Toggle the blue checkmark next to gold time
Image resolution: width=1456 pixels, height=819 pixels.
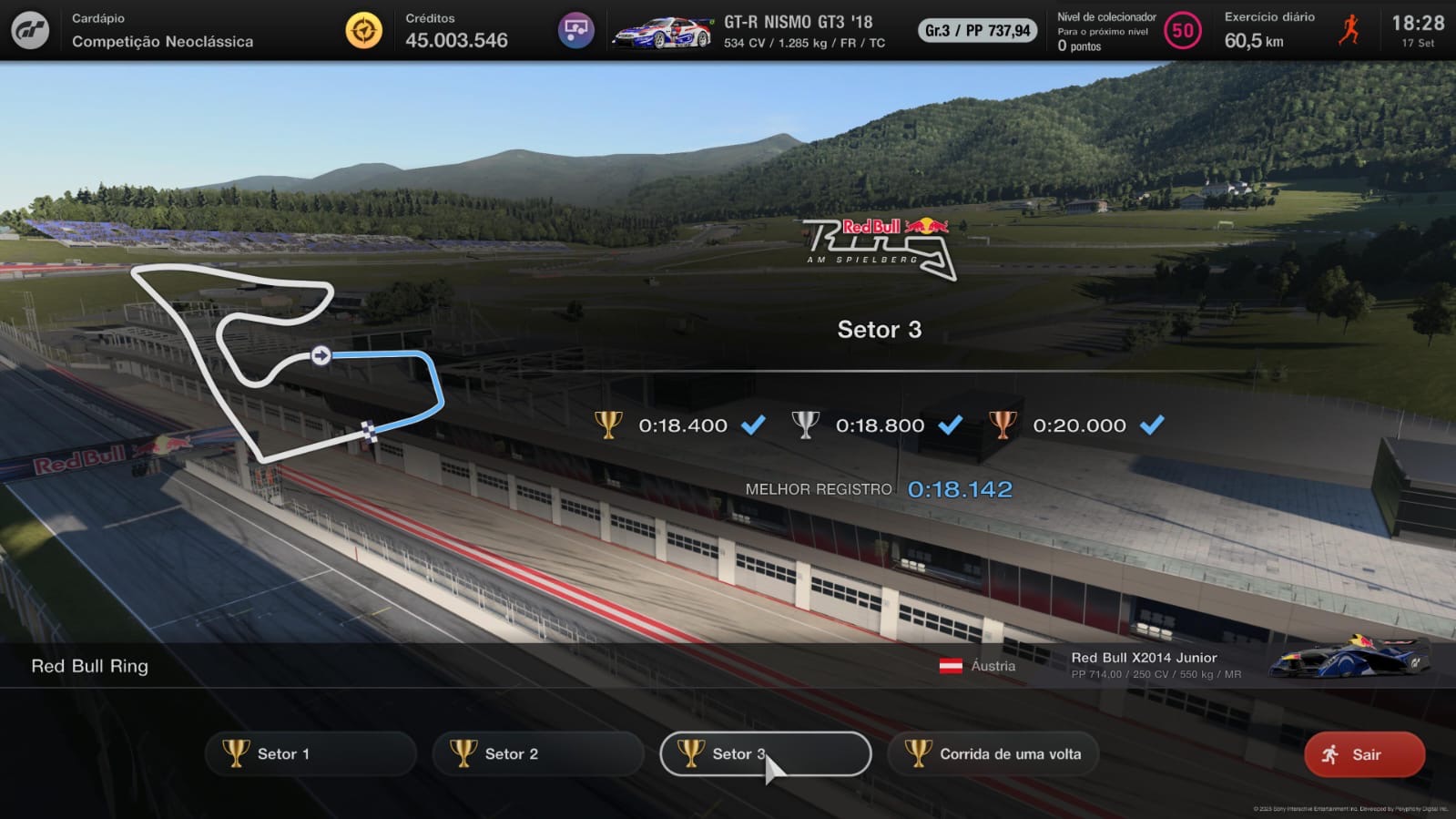(752, 425)
